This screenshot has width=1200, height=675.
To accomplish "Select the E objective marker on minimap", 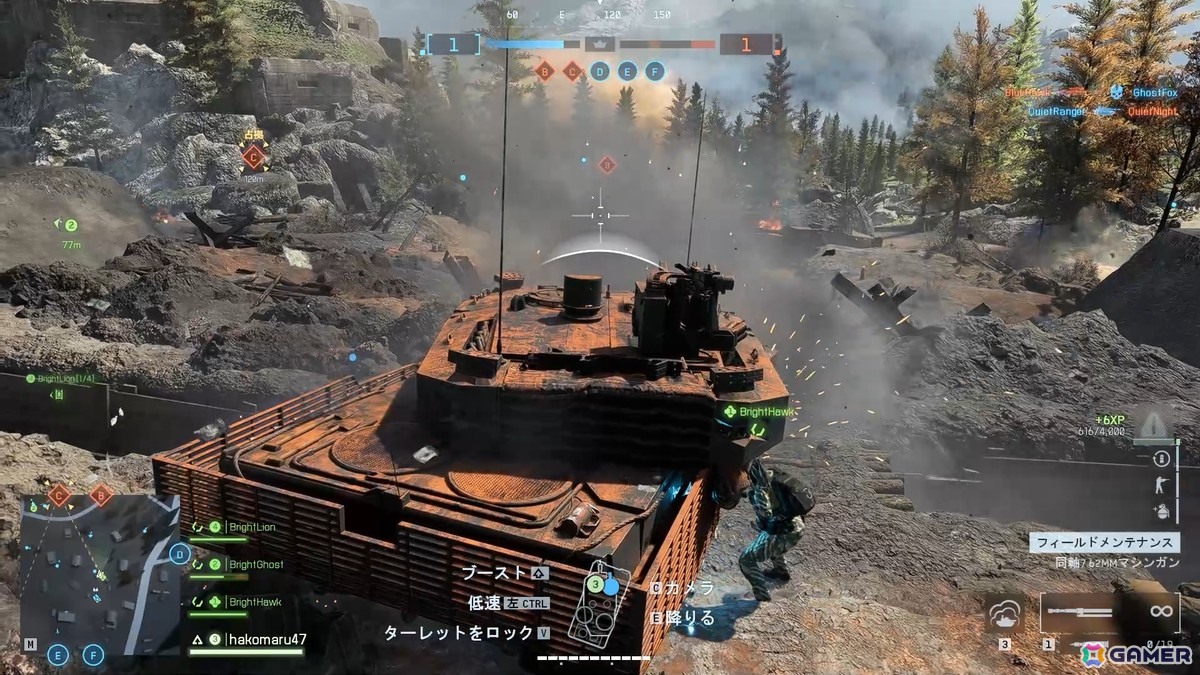I will [58, 655].
